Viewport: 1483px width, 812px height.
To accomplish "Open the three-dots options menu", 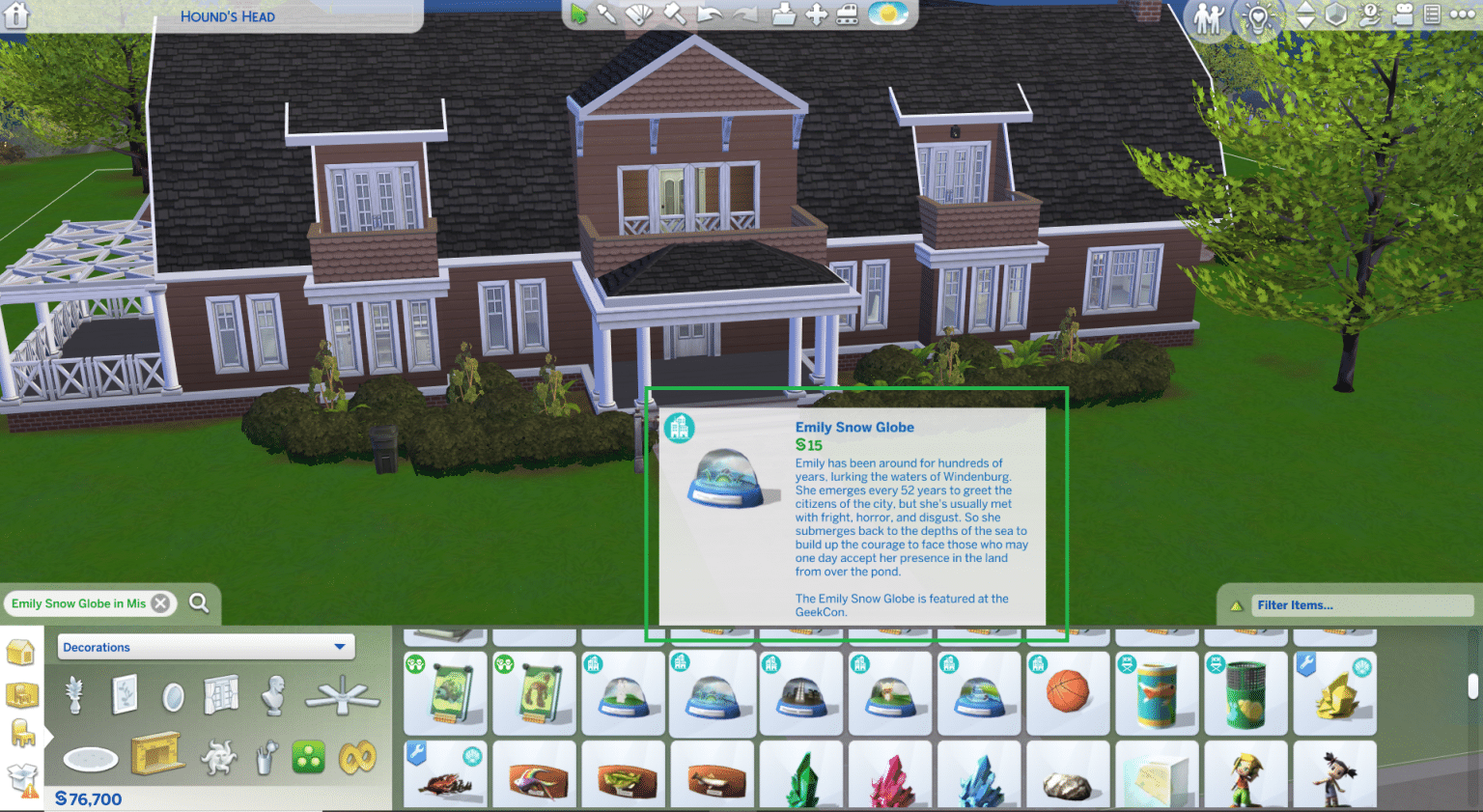I will pos(1461,15).
